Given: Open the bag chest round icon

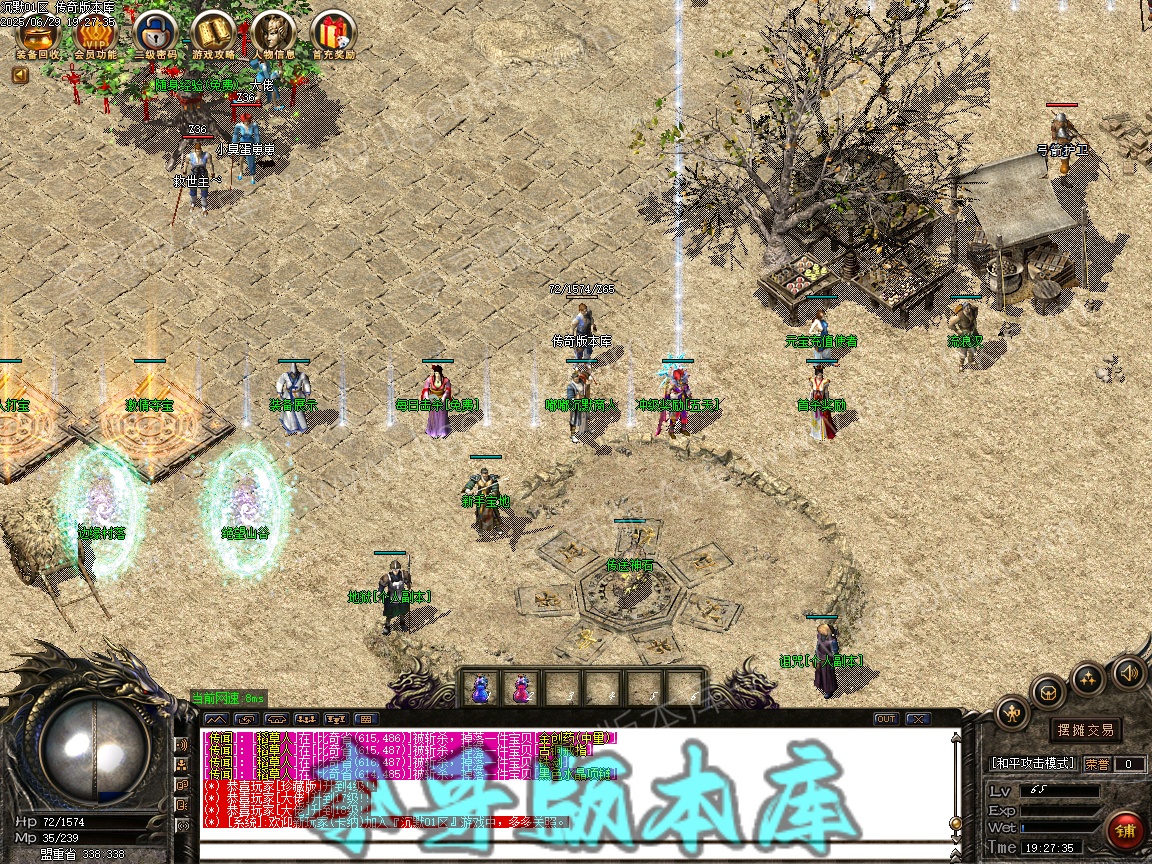Looking at the screenshot, I should [x=1049, y=691].
